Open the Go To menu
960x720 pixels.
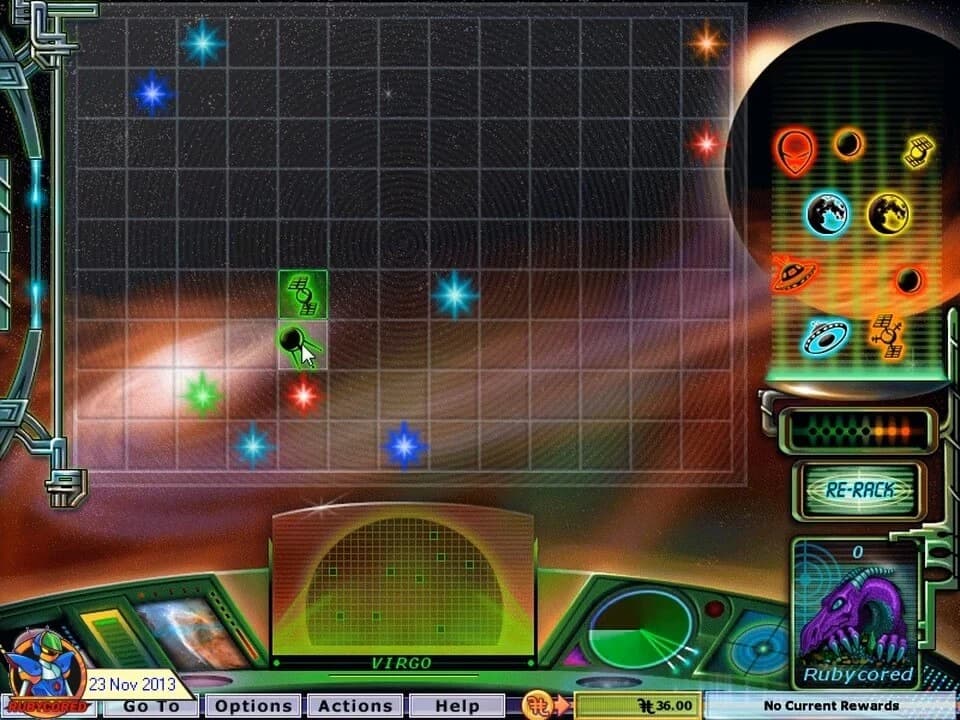pyautogui.click(x=151, y=706)
